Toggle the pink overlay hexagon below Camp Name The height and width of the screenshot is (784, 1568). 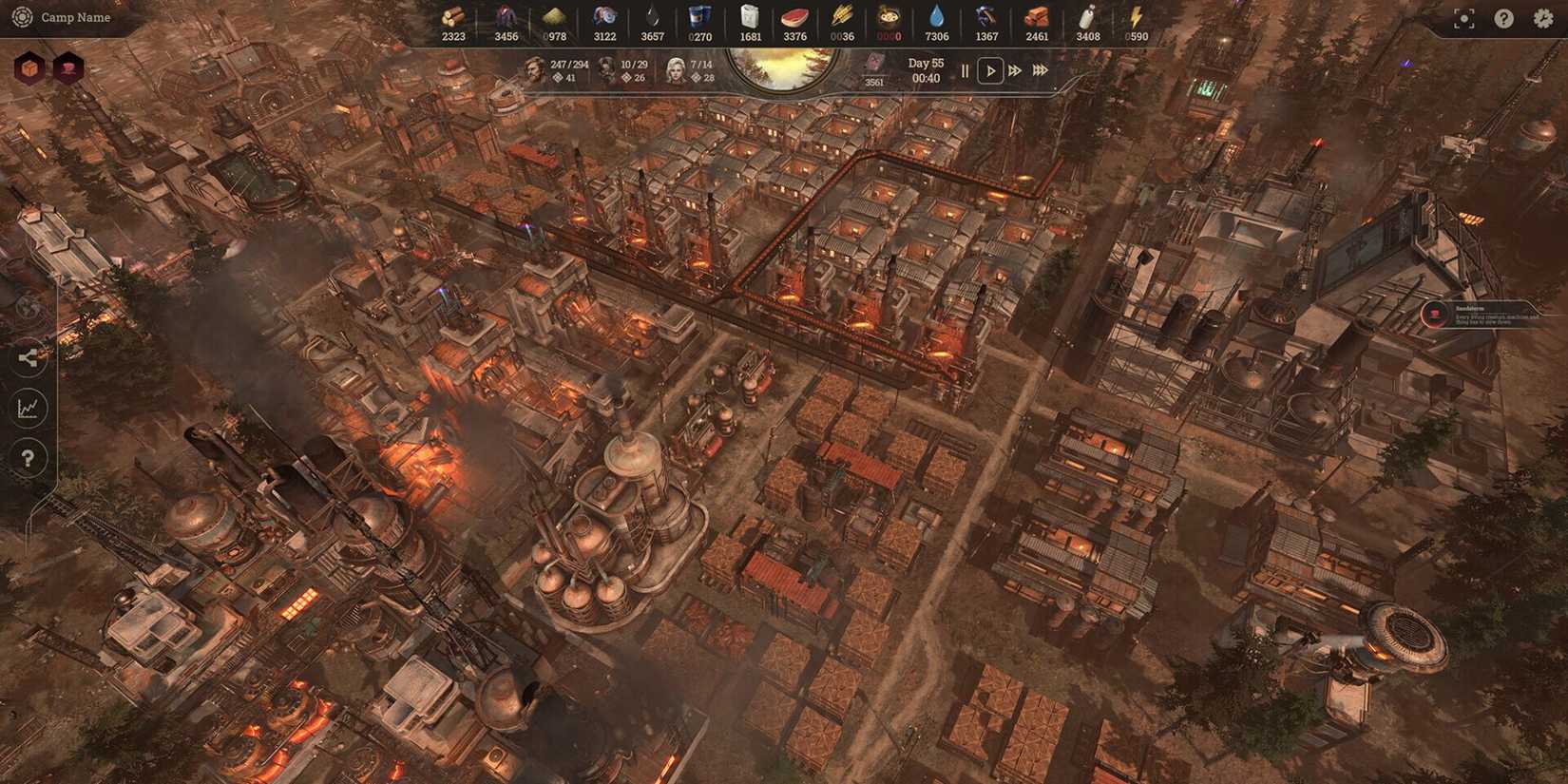click(67, 67)
